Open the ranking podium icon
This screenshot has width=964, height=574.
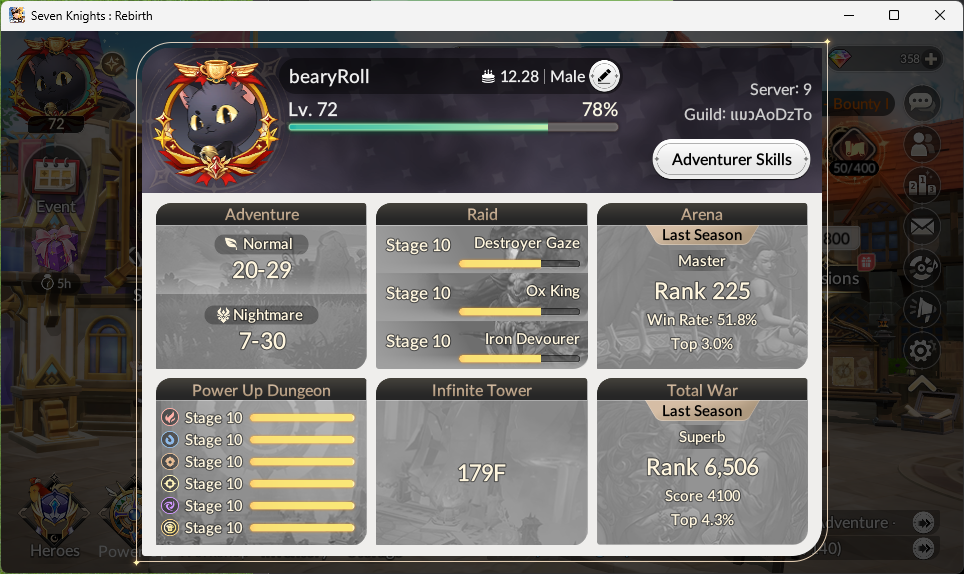(x=921, y=186)
